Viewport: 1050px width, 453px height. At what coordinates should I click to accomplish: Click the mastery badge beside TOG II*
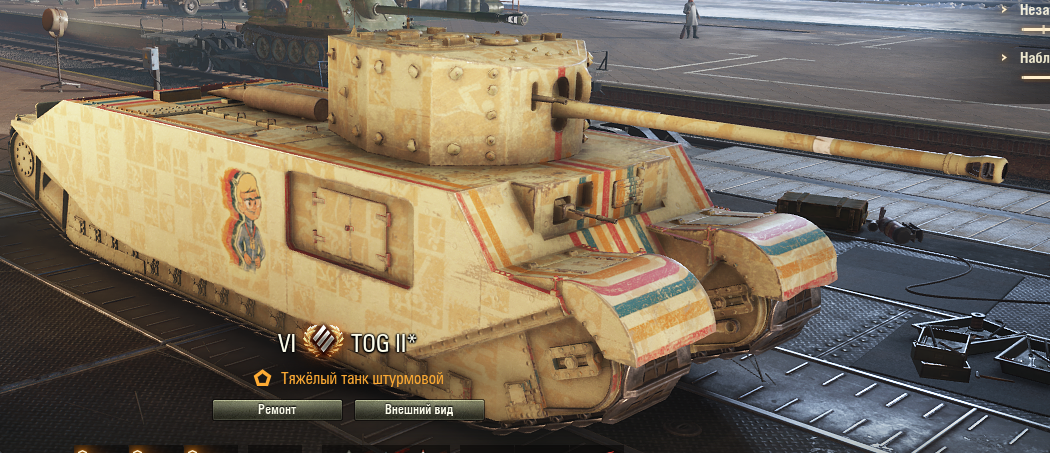pyautogui.click(x=323, y=342)
